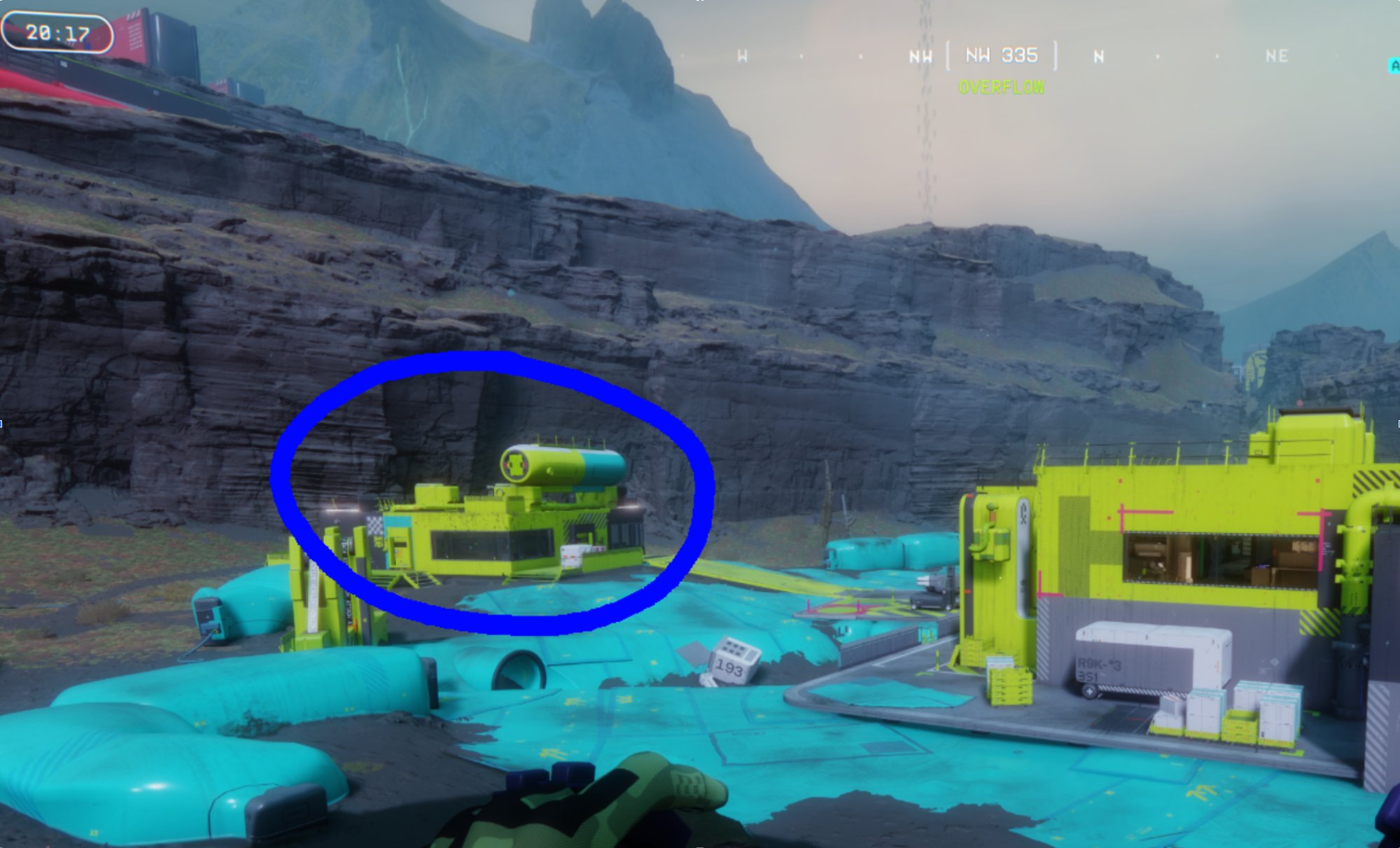The height and width of the screenshot is (848, 1400).
Task: Click the NW compass letter left of heading
Action: pyautogui.click(x=920, y=56)
